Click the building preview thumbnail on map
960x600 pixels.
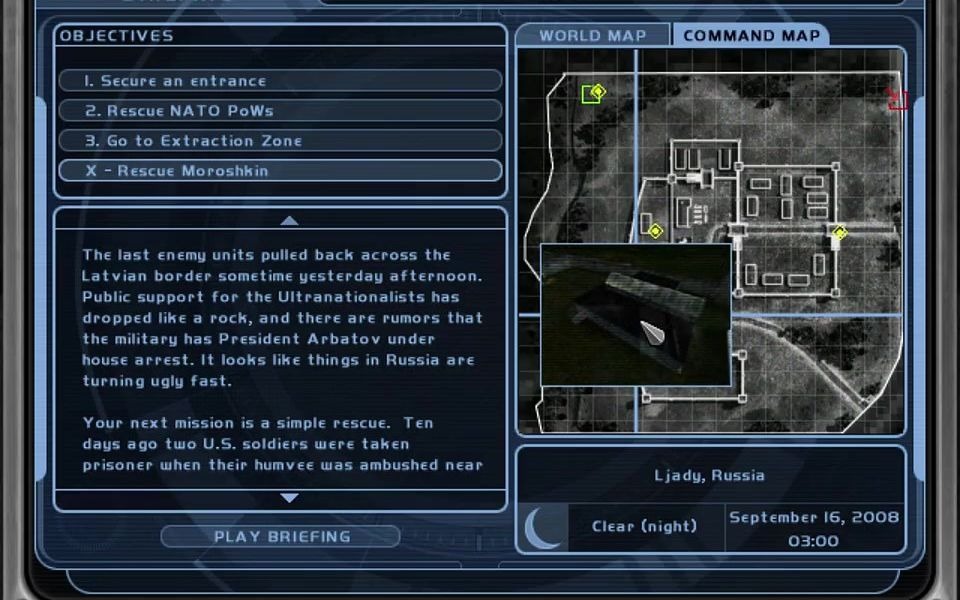(635, 314)
